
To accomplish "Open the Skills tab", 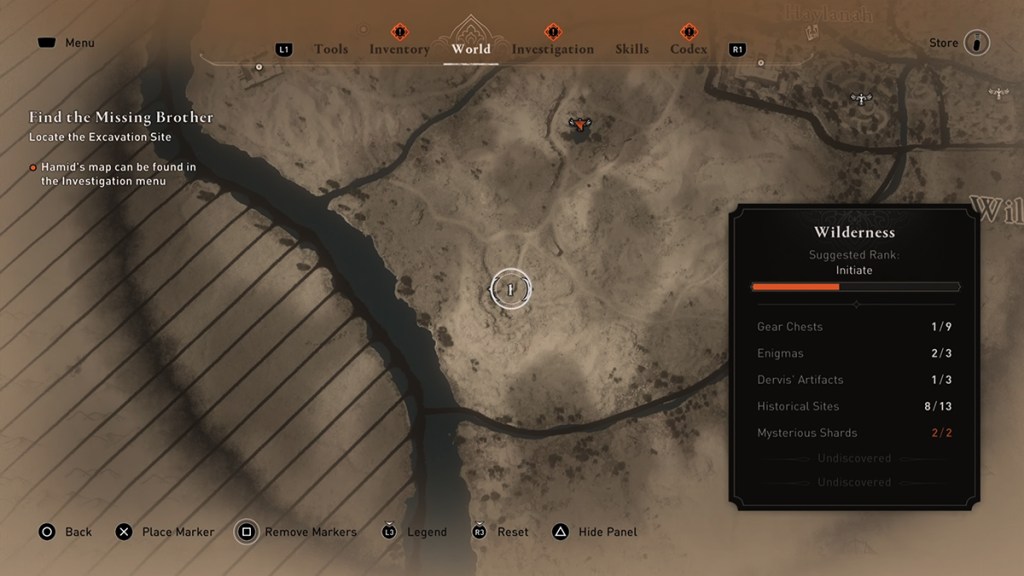I will (x=632, y=49).
